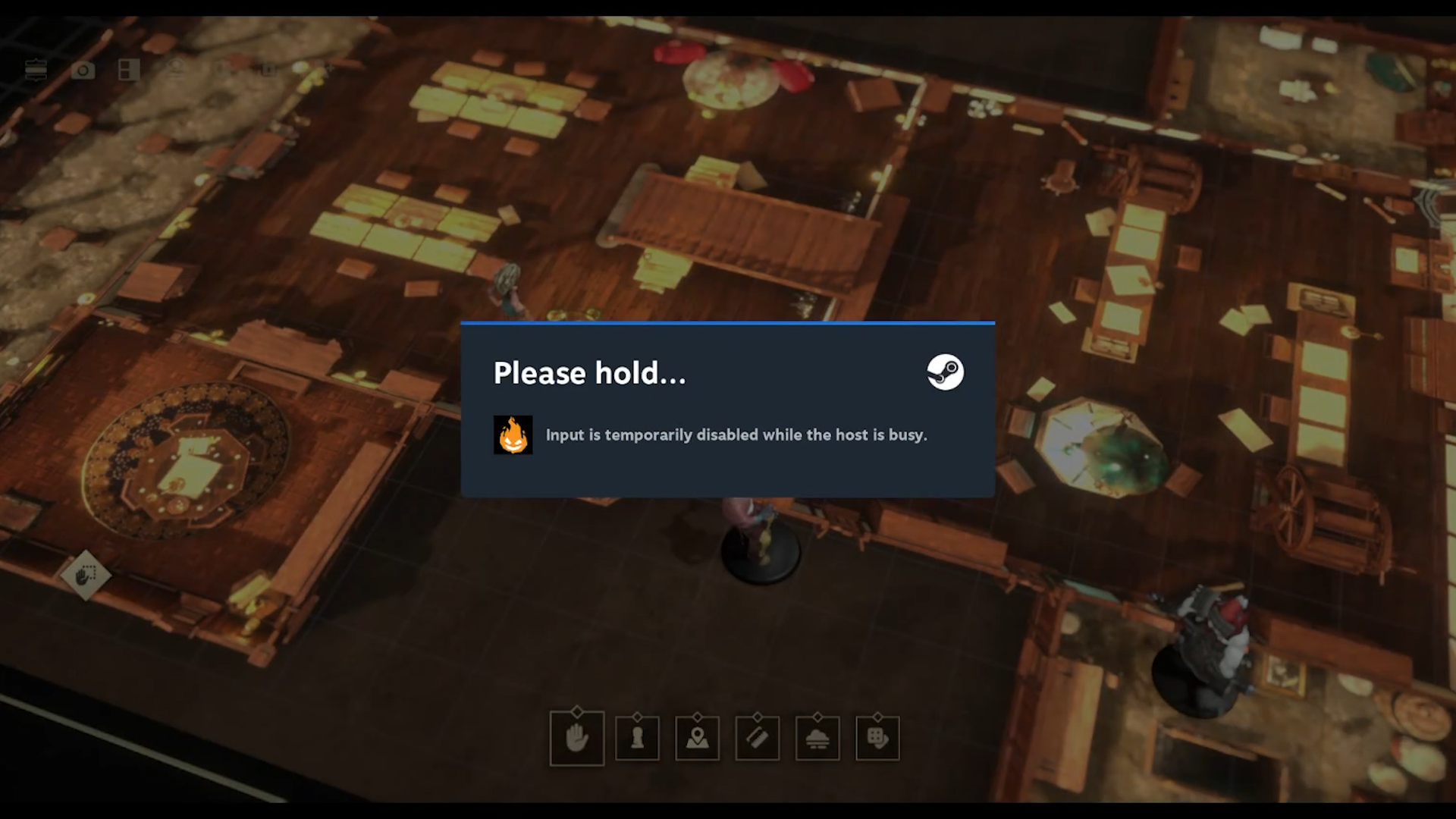
Task: Toggle the diamond pin above the hand tool
Action: pos(579,711)
